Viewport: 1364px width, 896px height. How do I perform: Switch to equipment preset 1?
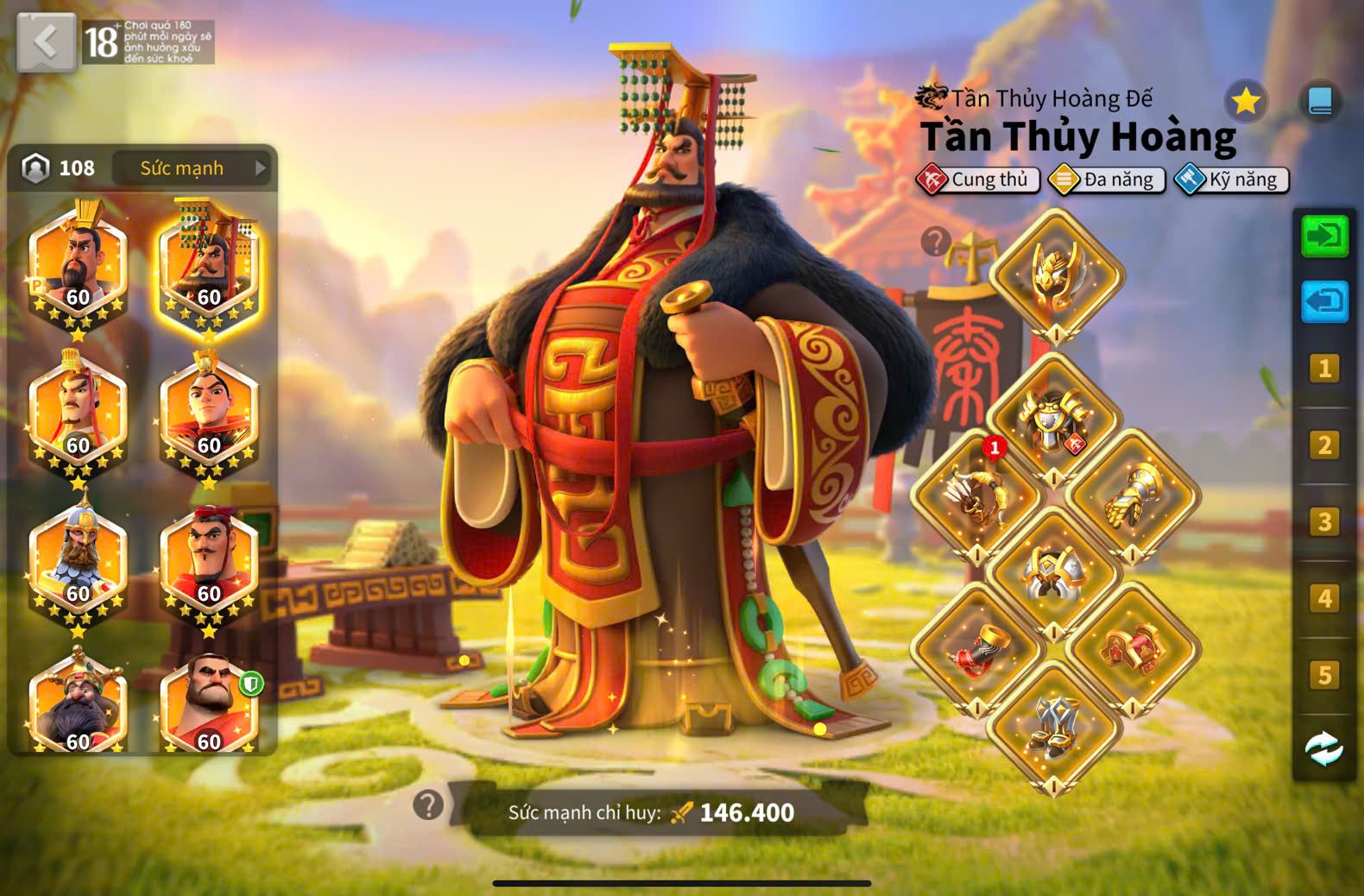[x=1324, y=369]
